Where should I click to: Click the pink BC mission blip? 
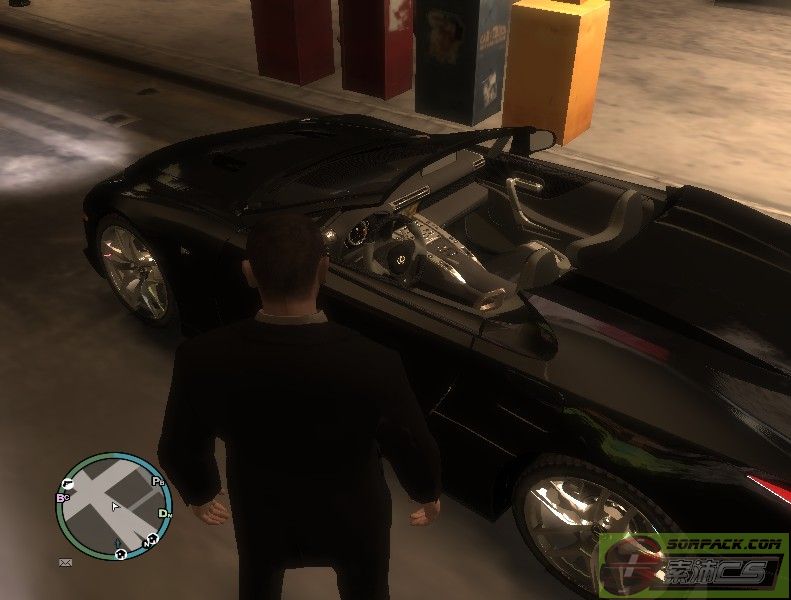coord(63,496)
